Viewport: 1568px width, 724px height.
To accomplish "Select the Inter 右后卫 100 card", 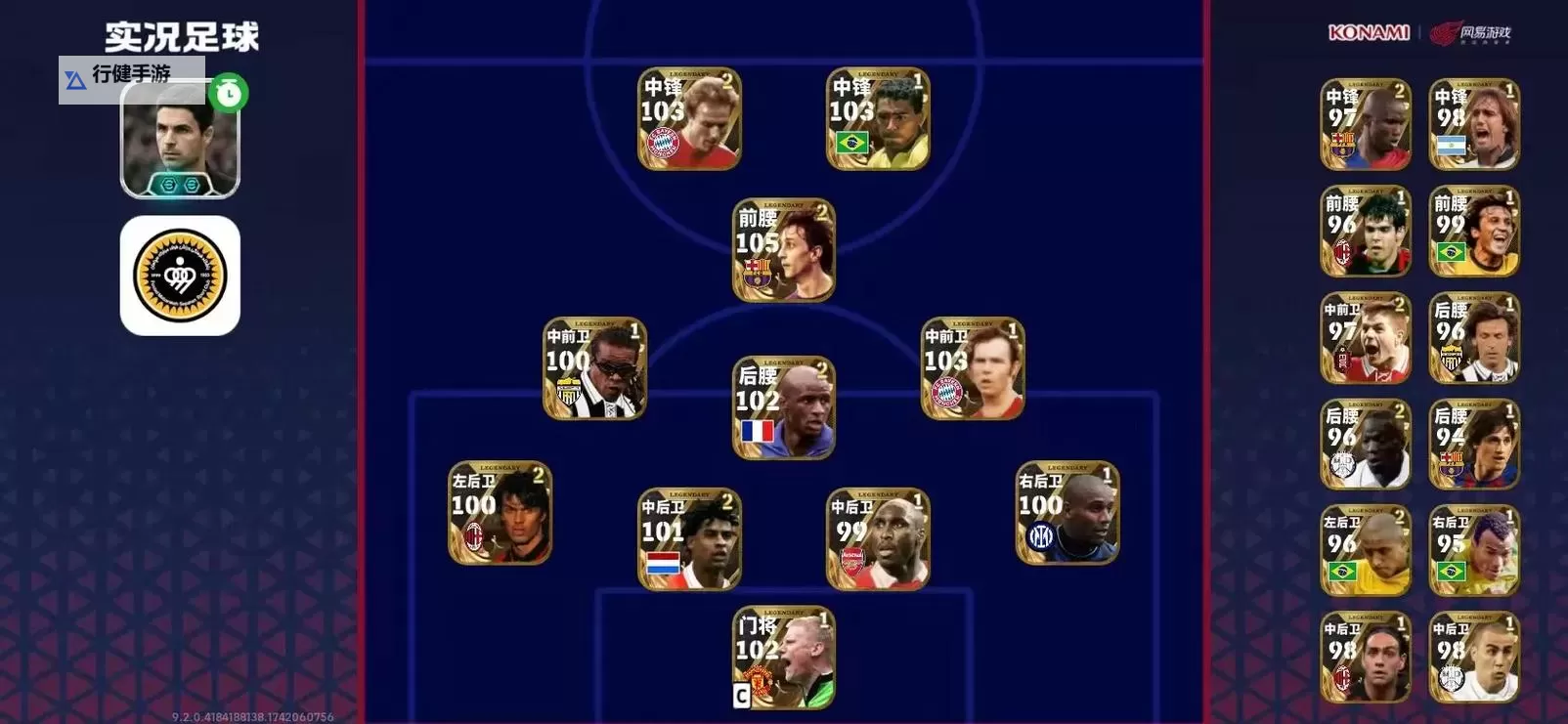I will (x=1065, y=515).
